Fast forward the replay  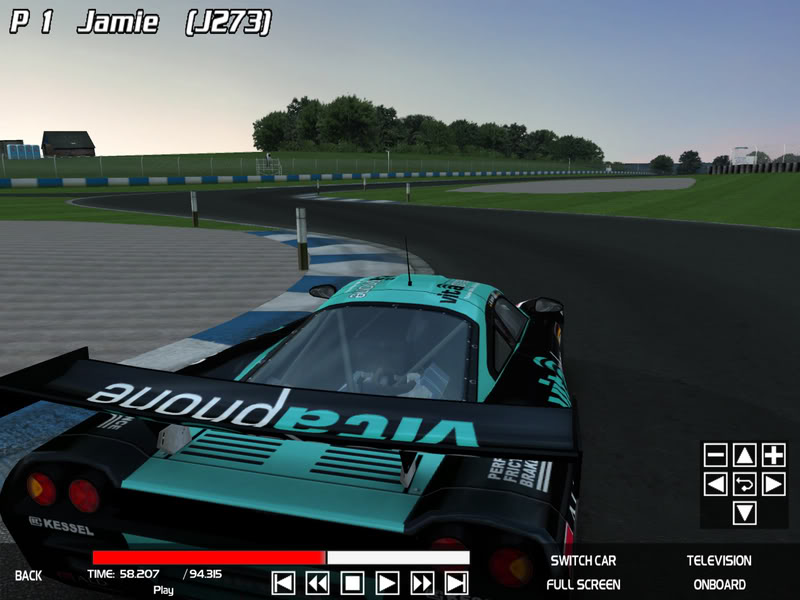coord(422,583)
